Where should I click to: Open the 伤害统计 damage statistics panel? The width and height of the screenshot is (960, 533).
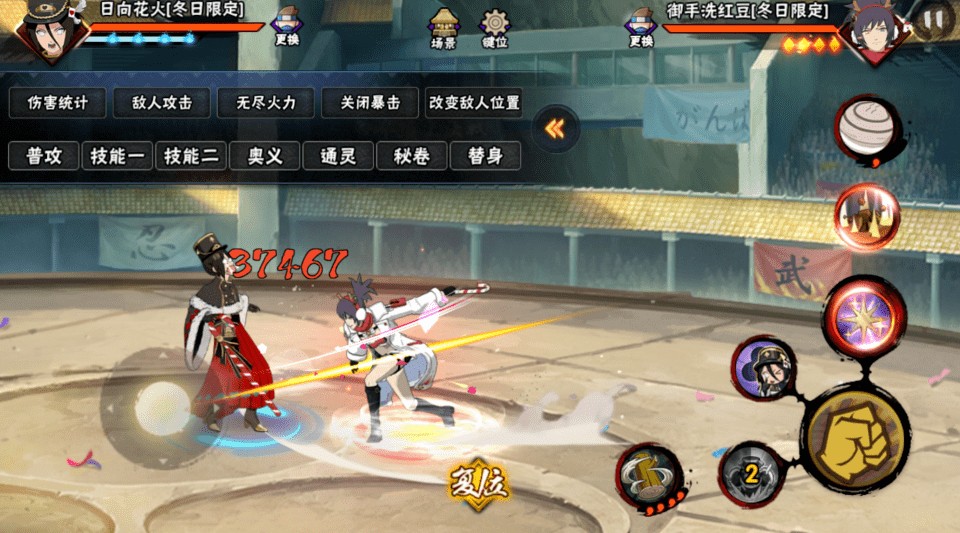pos(58,102)
